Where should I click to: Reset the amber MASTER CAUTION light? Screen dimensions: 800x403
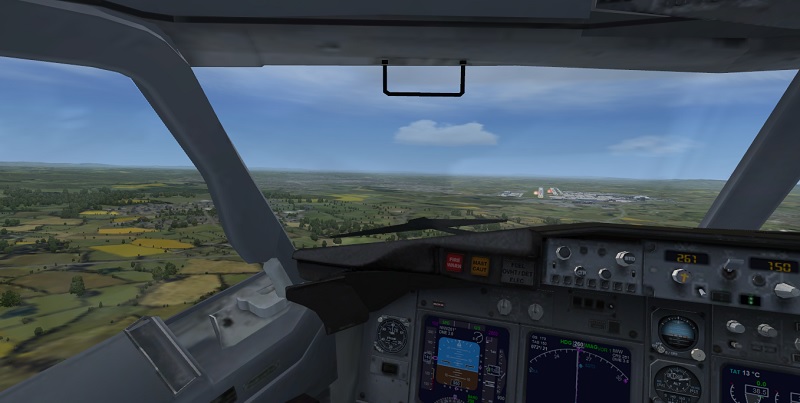480,263
